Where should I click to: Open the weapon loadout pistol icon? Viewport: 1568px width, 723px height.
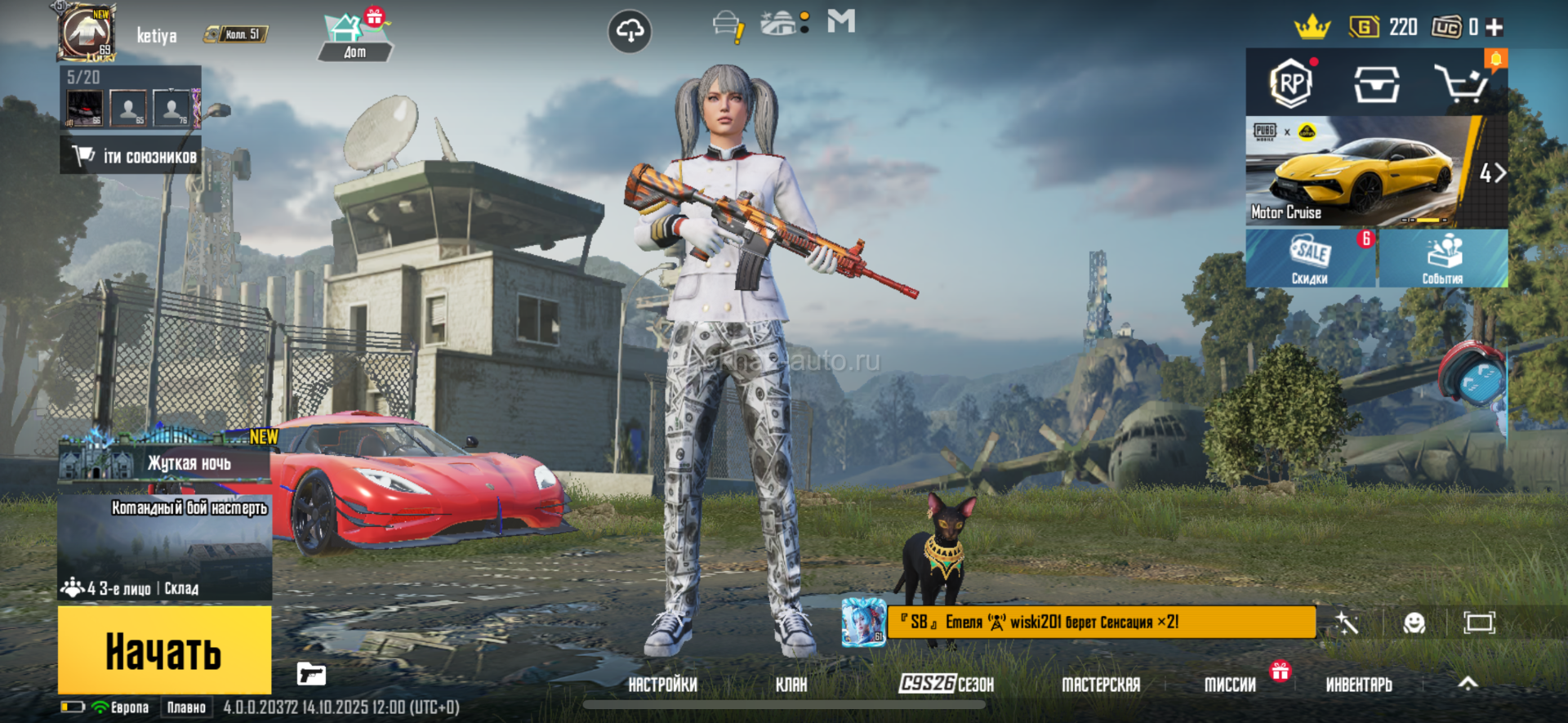tap(311, 675)
